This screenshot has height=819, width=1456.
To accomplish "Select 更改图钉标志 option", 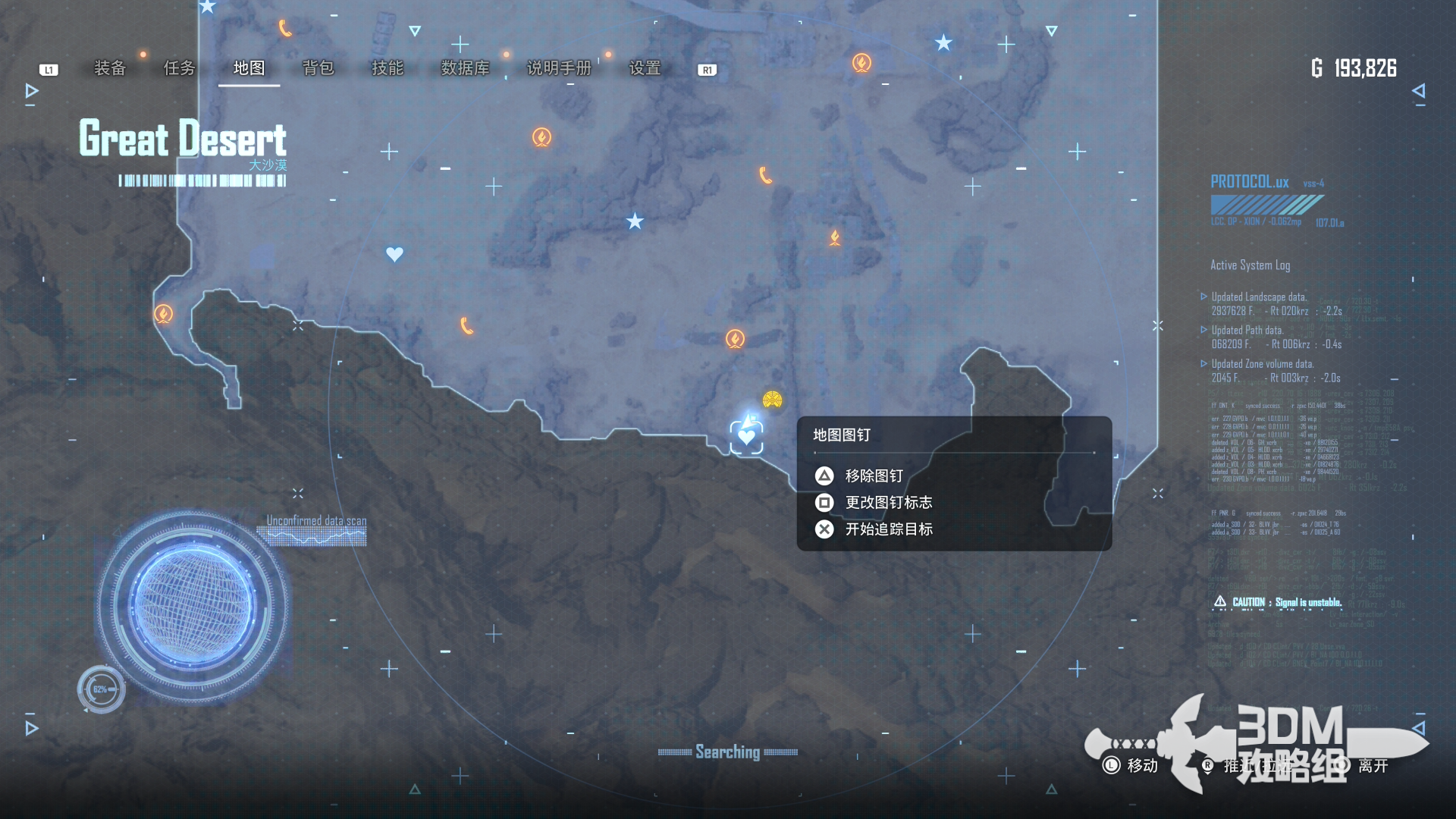I will point(888,502).
